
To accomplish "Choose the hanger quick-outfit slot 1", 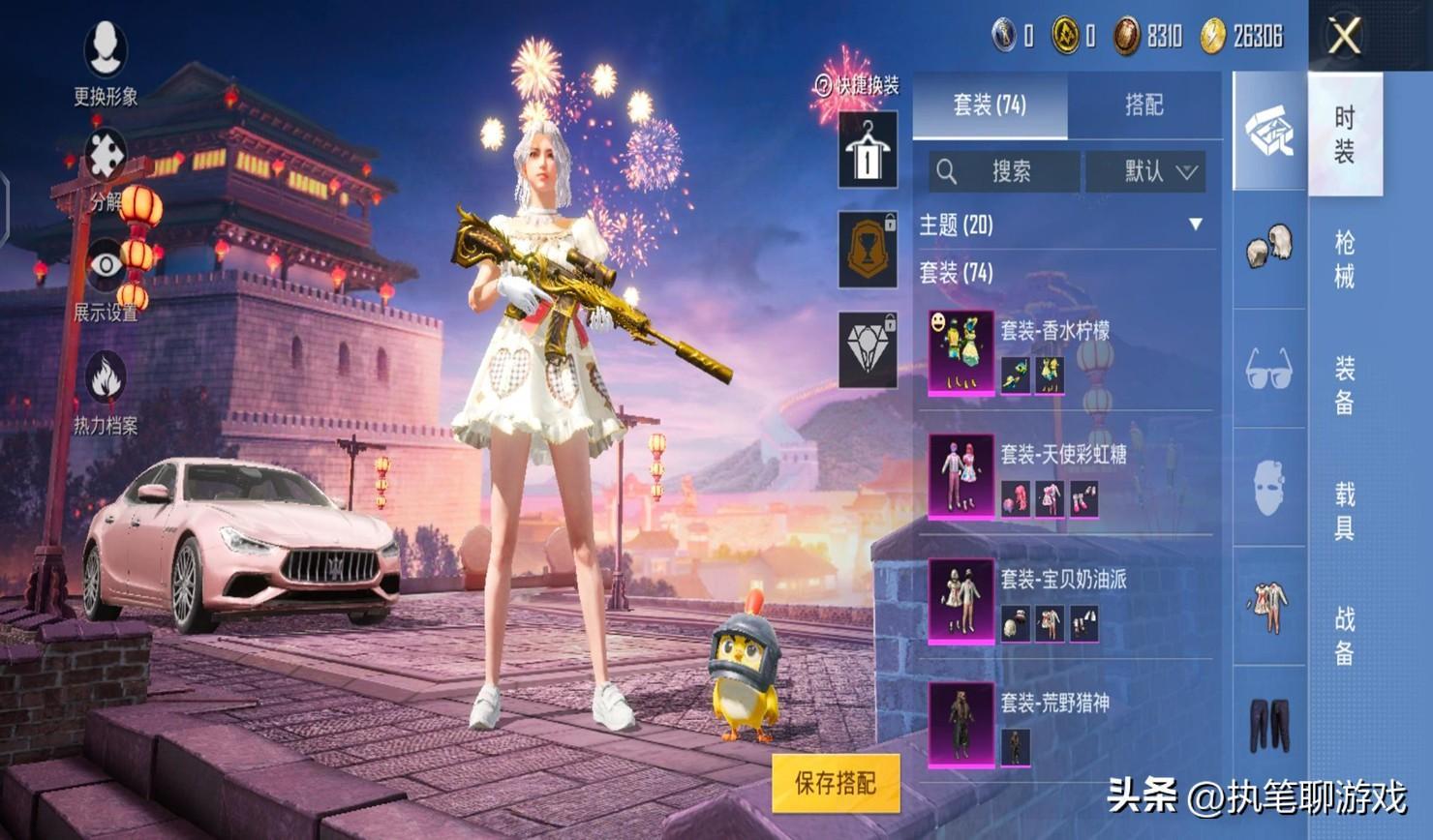I will pyautogui.click(x=868, y=150).
